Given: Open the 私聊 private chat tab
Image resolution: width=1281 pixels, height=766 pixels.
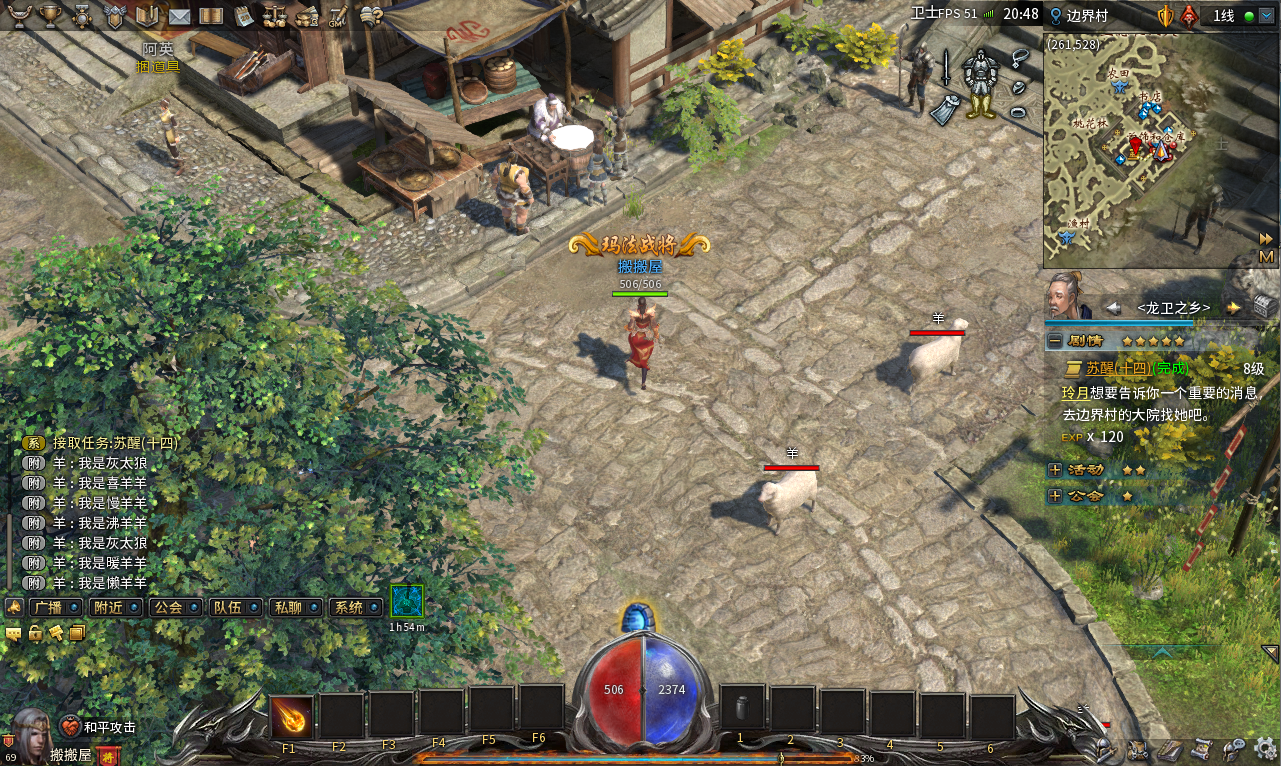Looking at the screenshot, I should click(295, 607).
